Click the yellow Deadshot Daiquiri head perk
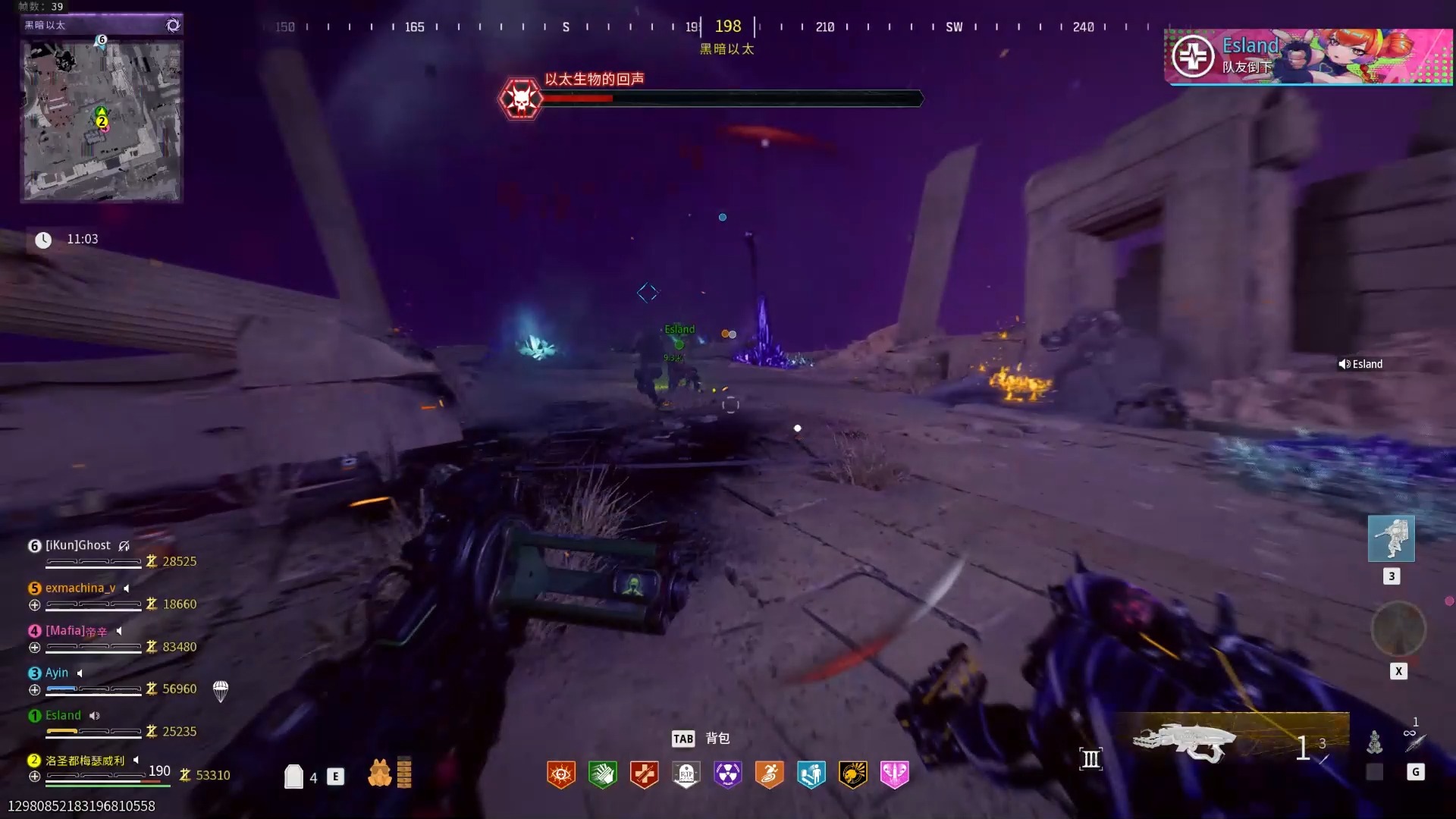 [853, 774]
